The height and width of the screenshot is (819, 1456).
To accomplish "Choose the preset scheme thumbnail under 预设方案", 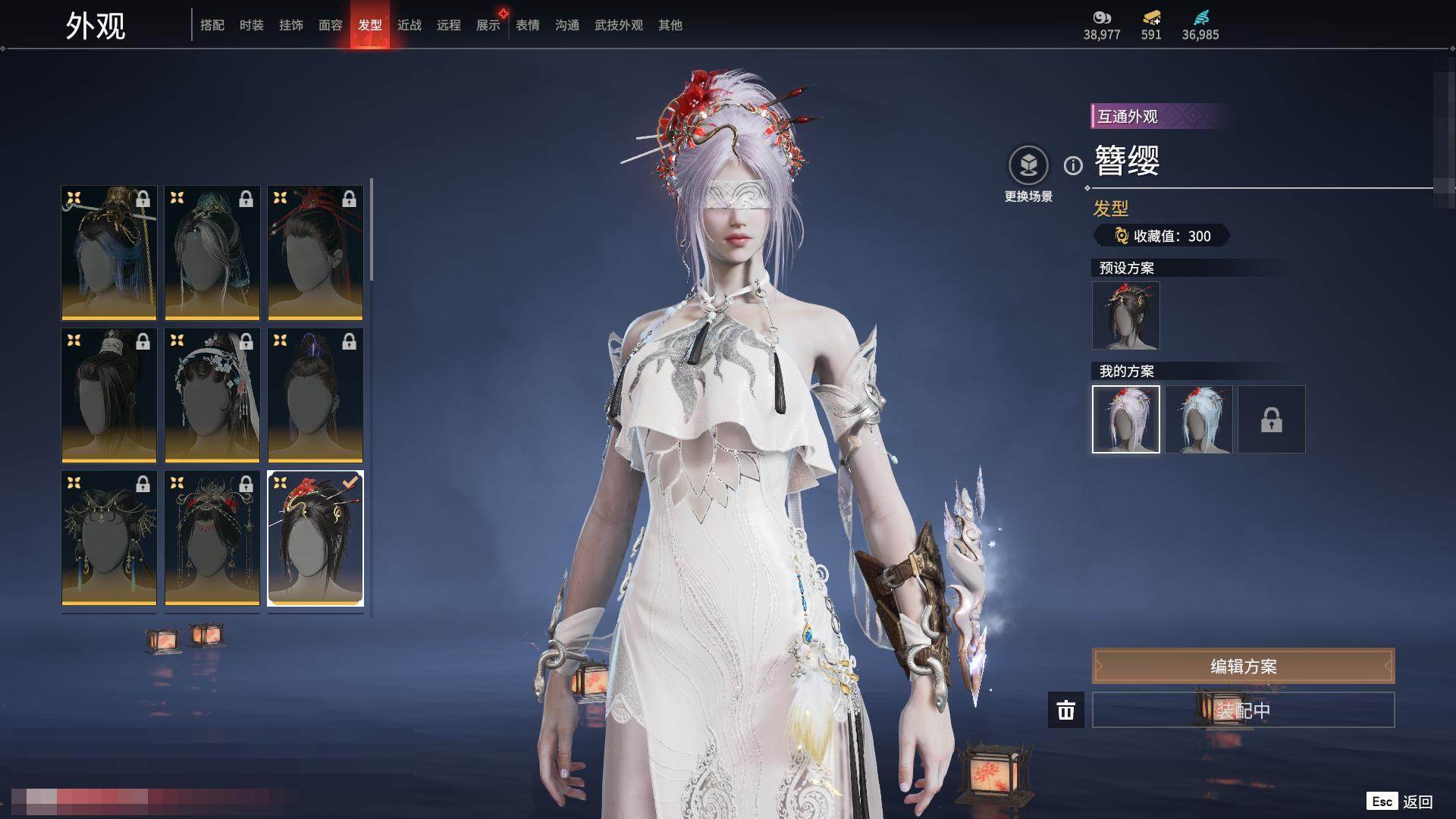I will click(x=1126, y=315).
